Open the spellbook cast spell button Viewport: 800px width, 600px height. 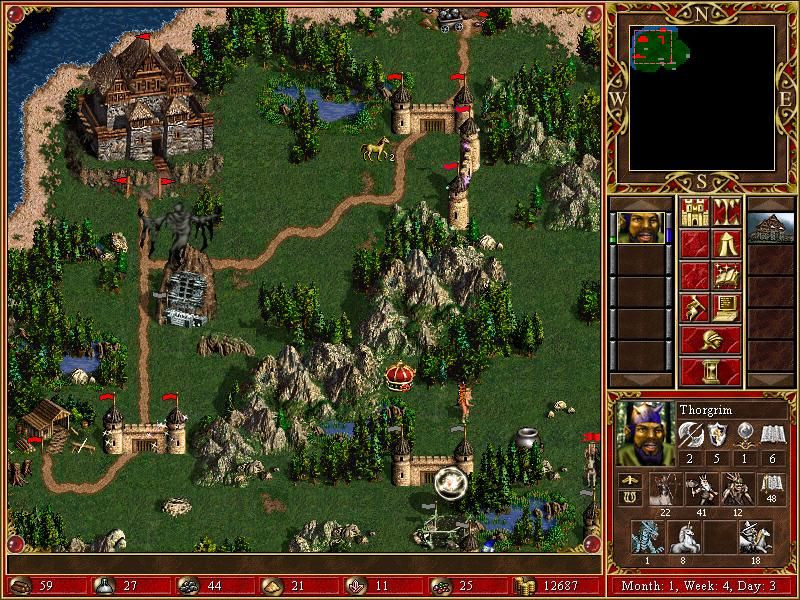coord(726,274)
